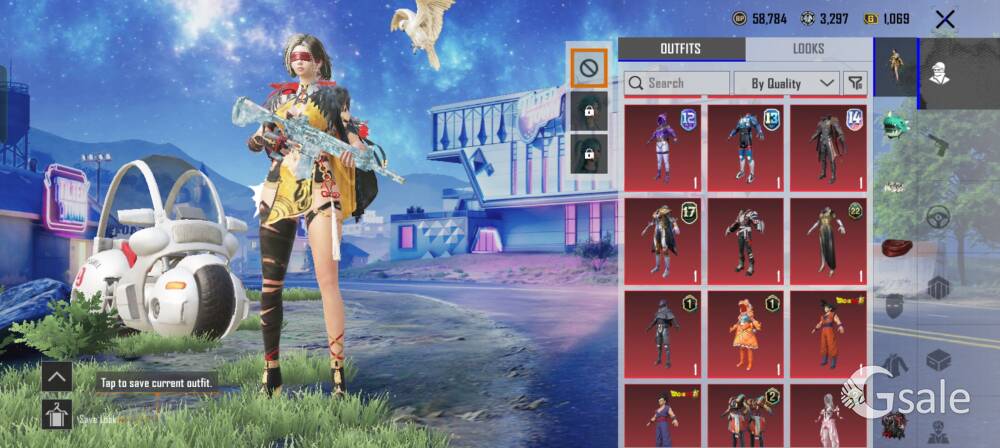Viewport: 1000px width, 448px height.
Task: Choose the blue armored outfit numbered 13
Action: [745, 146]
